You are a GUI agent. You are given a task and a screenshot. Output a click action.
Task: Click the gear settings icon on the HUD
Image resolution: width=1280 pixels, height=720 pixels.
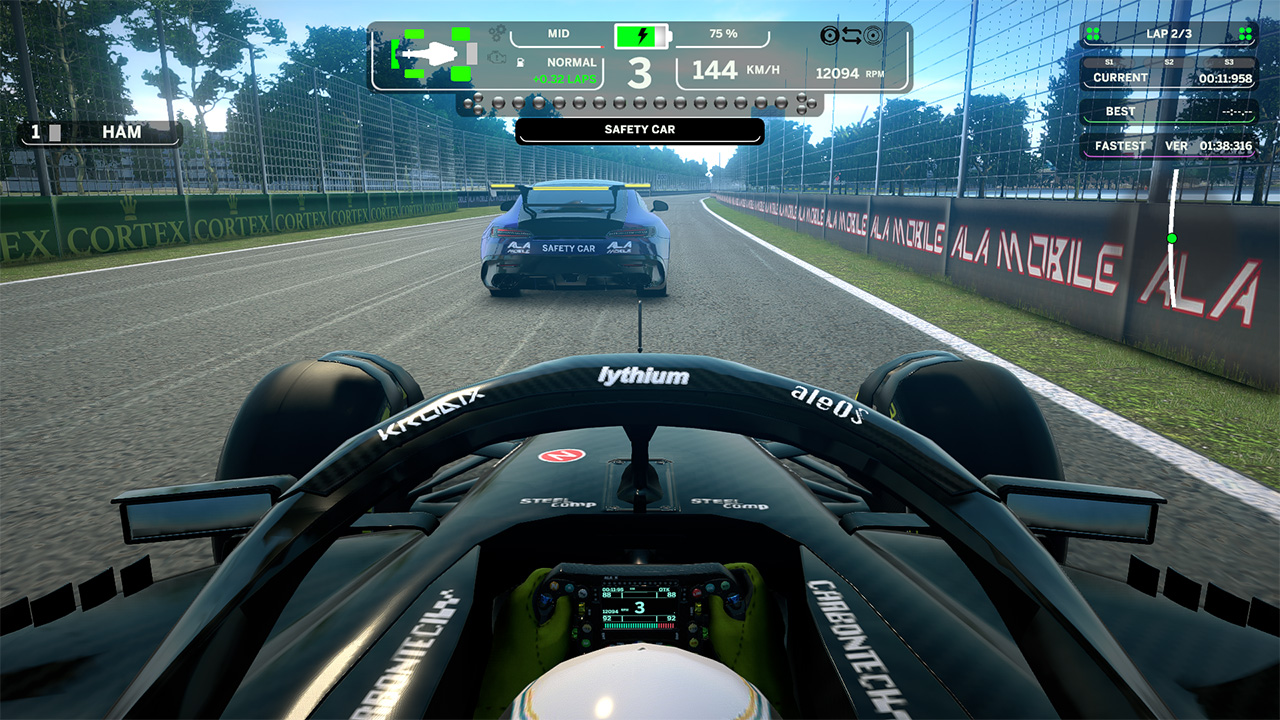tap(496, 35)
